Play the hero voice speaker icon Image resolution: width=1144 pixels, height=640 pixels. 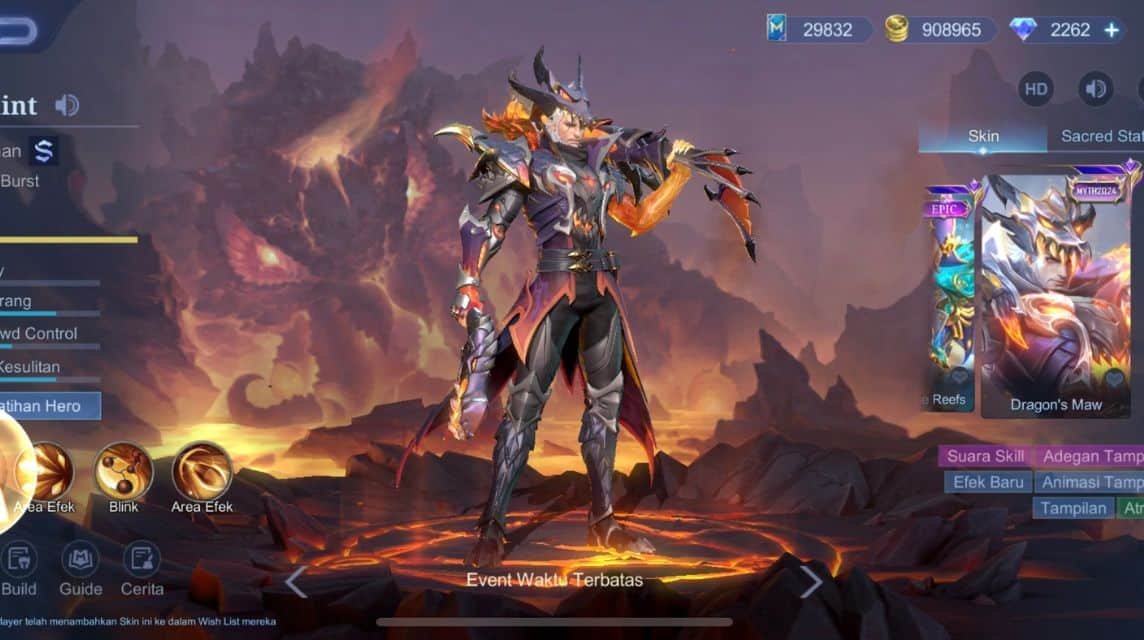pyautogui.click(x=67, y=105)
